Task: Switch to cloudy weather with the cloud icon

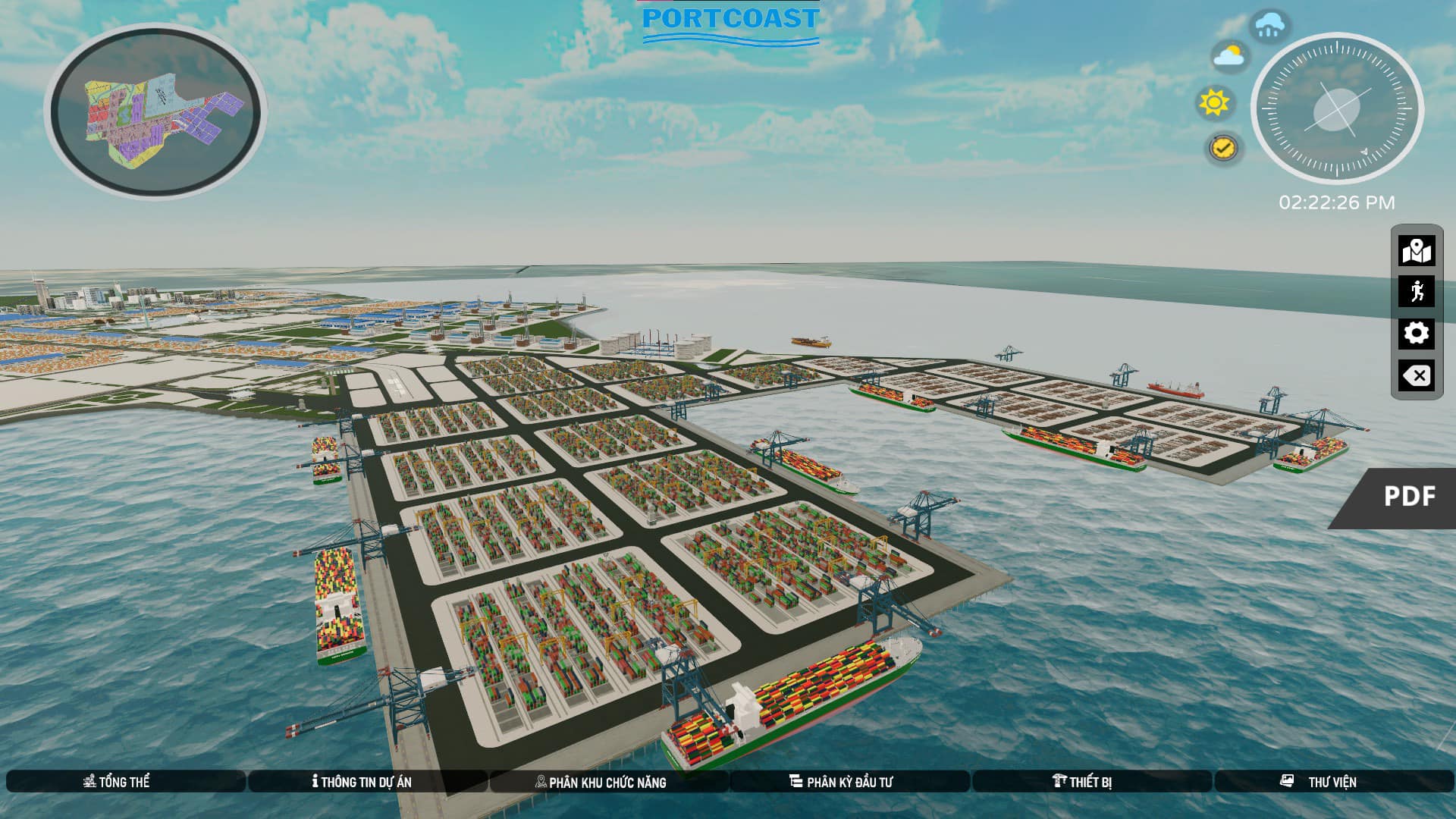Action: pyautogui.click(x=1228, y=53)
